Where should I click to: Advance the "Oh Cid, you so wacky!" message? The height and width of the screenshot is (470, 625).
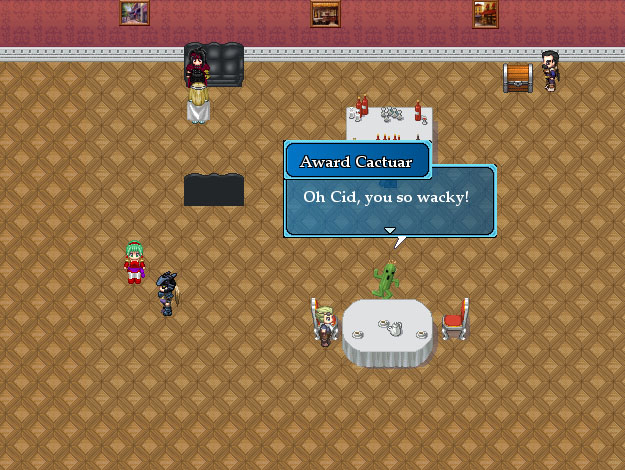point(389,196)
